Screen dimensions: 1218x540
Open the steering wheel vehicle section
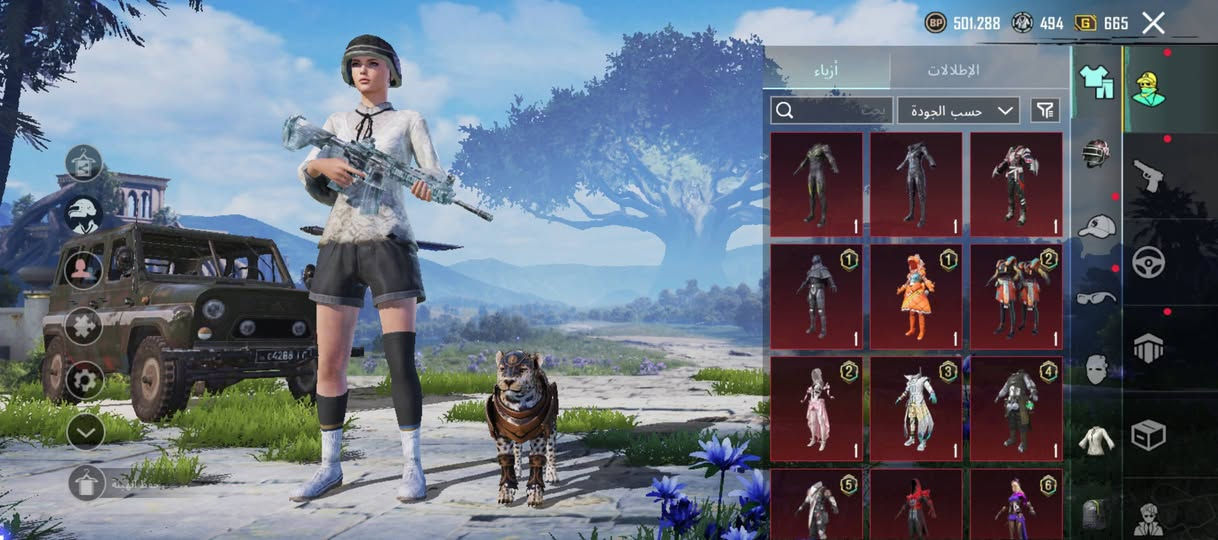coord(1147,262)
